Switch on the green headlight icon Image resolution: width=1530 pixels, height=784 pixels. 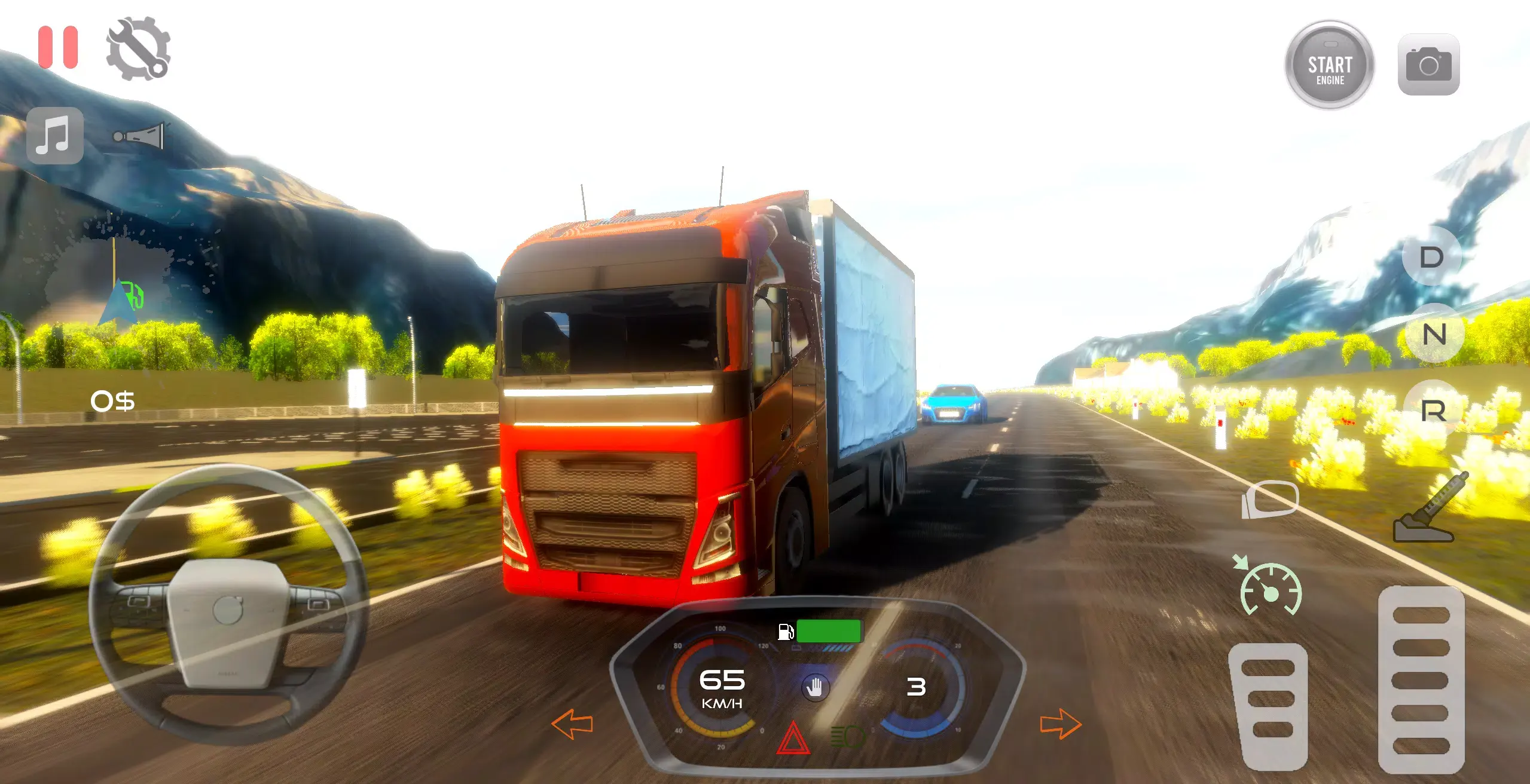pos(848,737)
